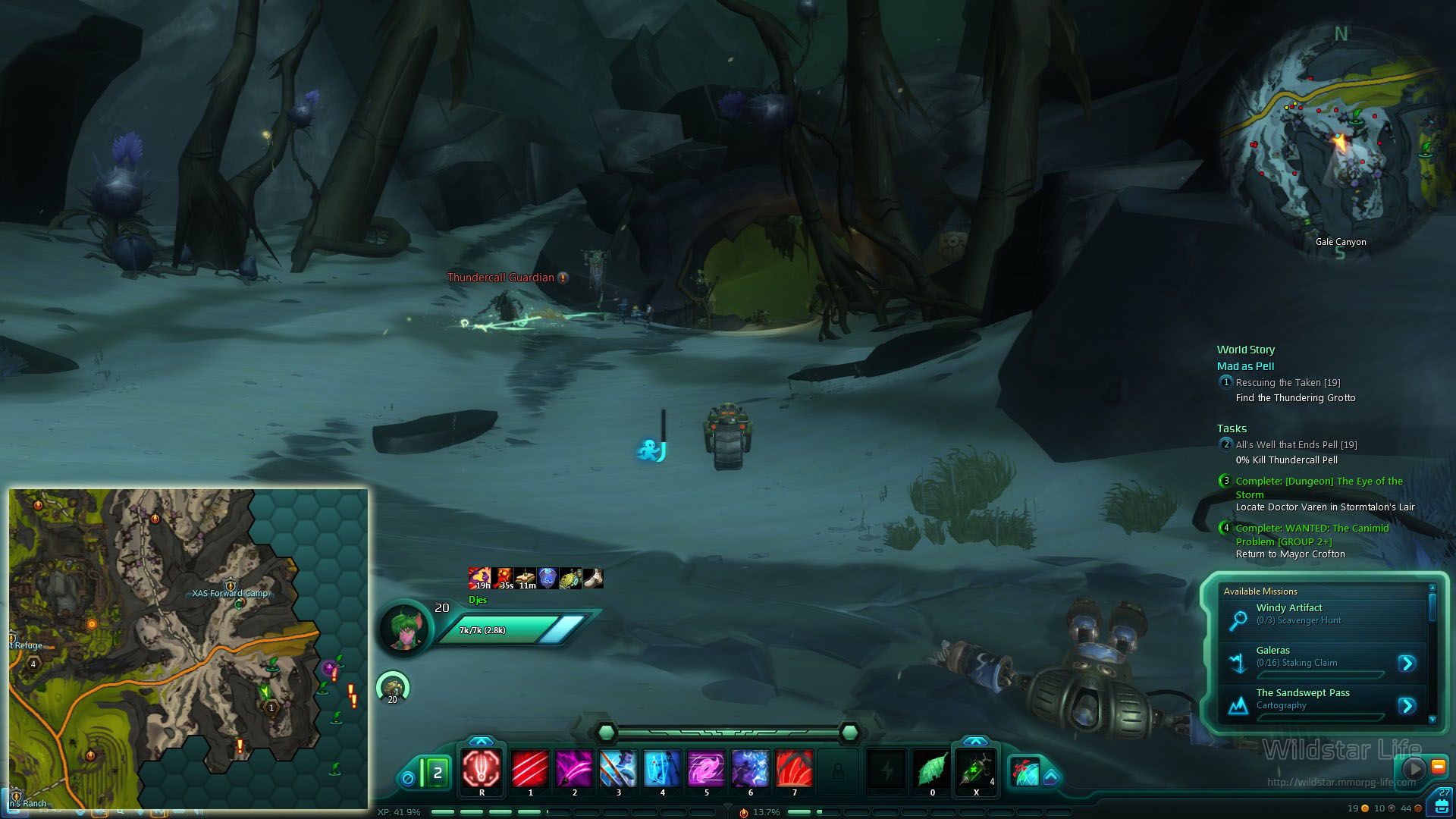Click XAS Forward Camp on the zone map

[x=230, y=593]
